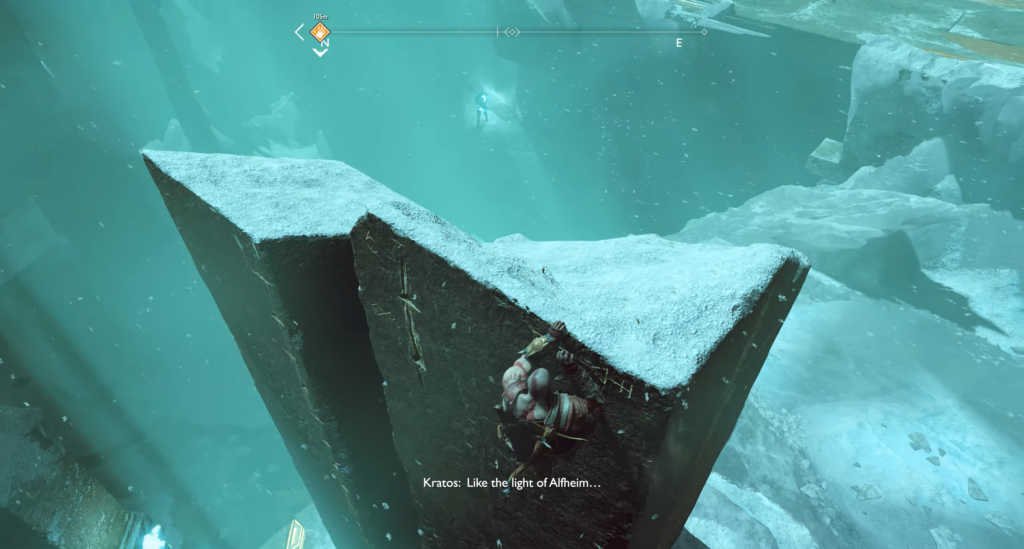Screen dimensions: 1024x549
Task: Click the East heading on the compass
Action: (x=679, y=43)
